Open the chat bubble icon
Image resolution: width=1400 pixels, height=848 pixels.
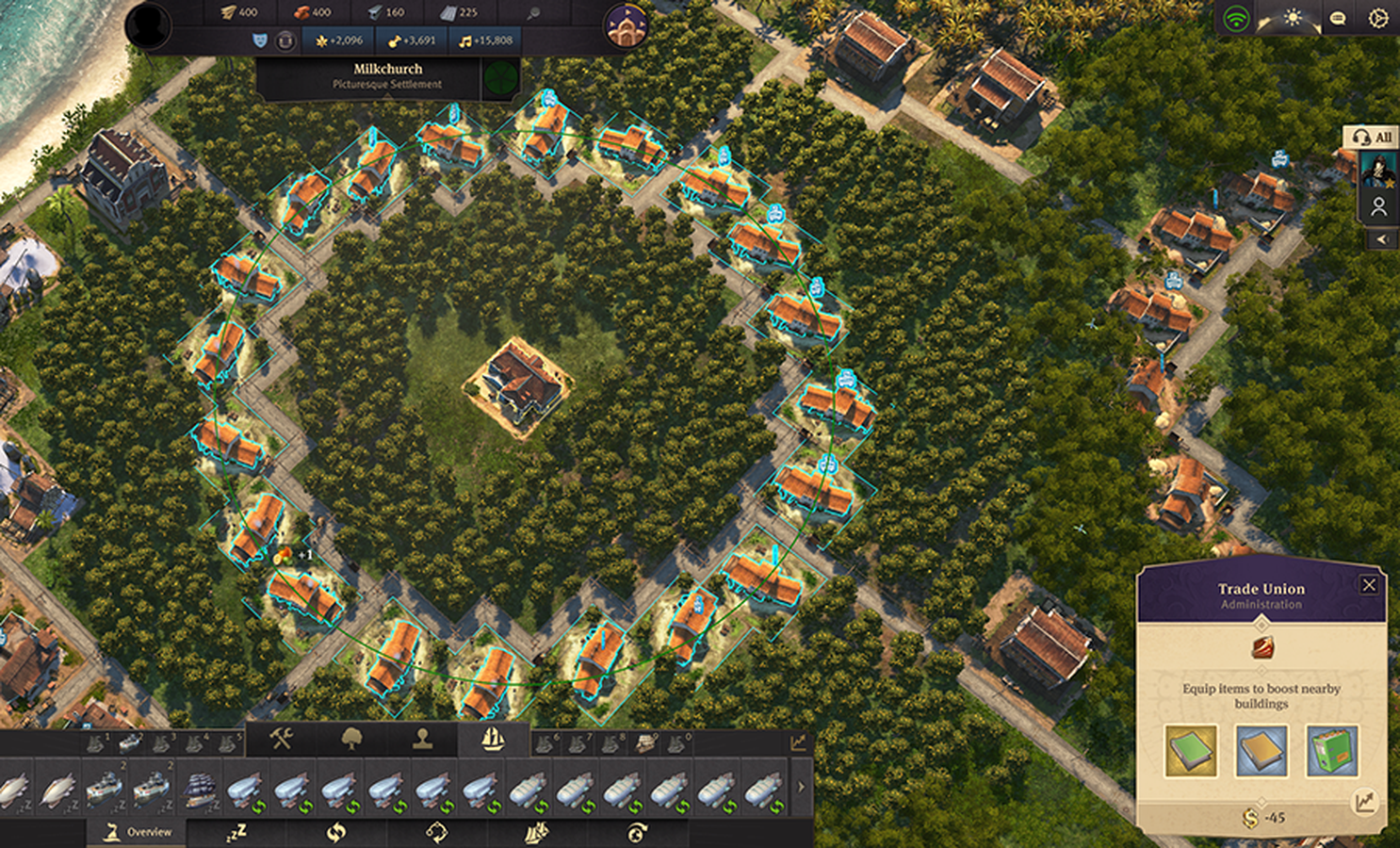pyautogui.click(x=1337, y=18)
